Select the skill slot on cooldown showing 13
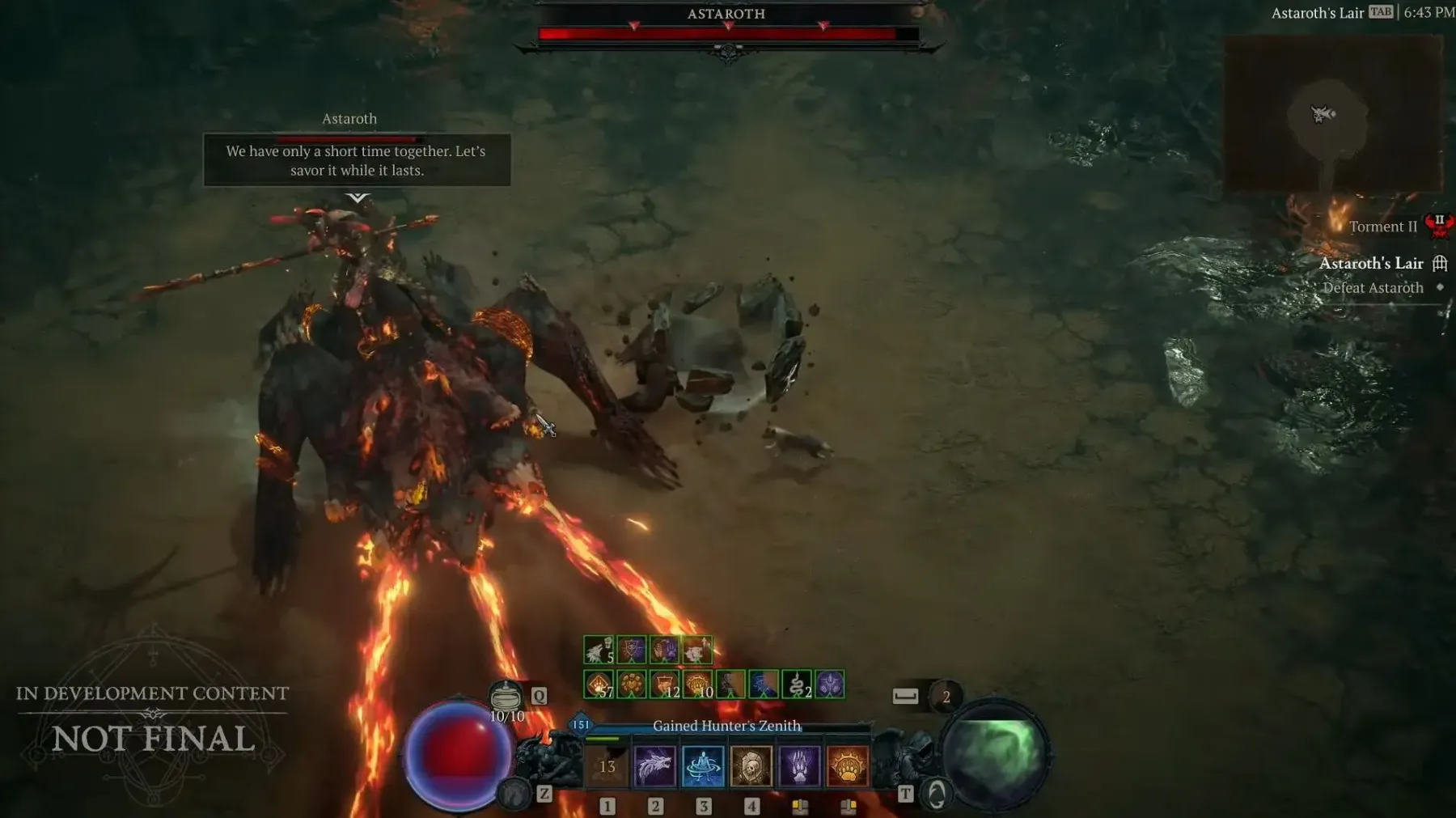Image resolution: width=1456 pixels, height=818 pixels. 607,766
